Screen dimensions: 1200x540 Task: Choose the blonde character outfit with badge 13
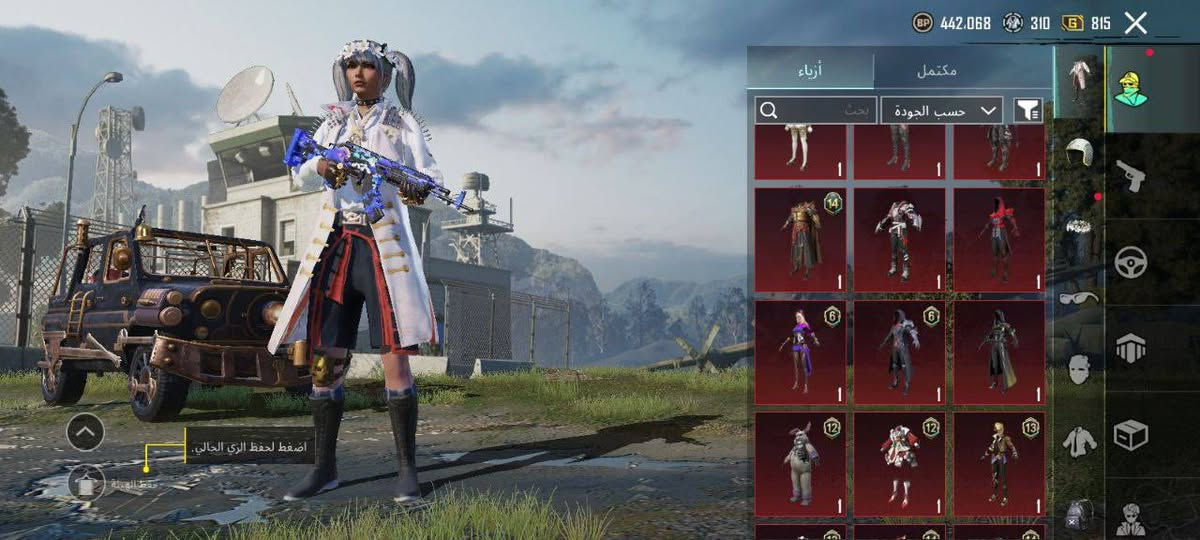pyautogui.click(x=999, y=463)
